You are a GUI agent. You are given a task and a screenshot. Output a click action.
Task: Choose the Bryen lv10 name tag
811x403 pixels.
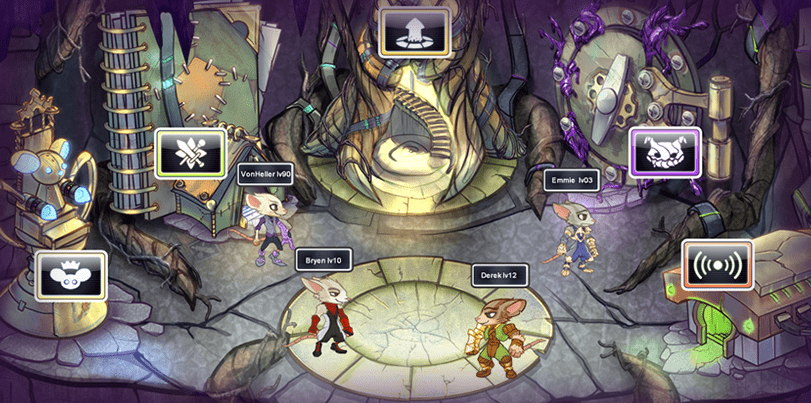point(325,260)
